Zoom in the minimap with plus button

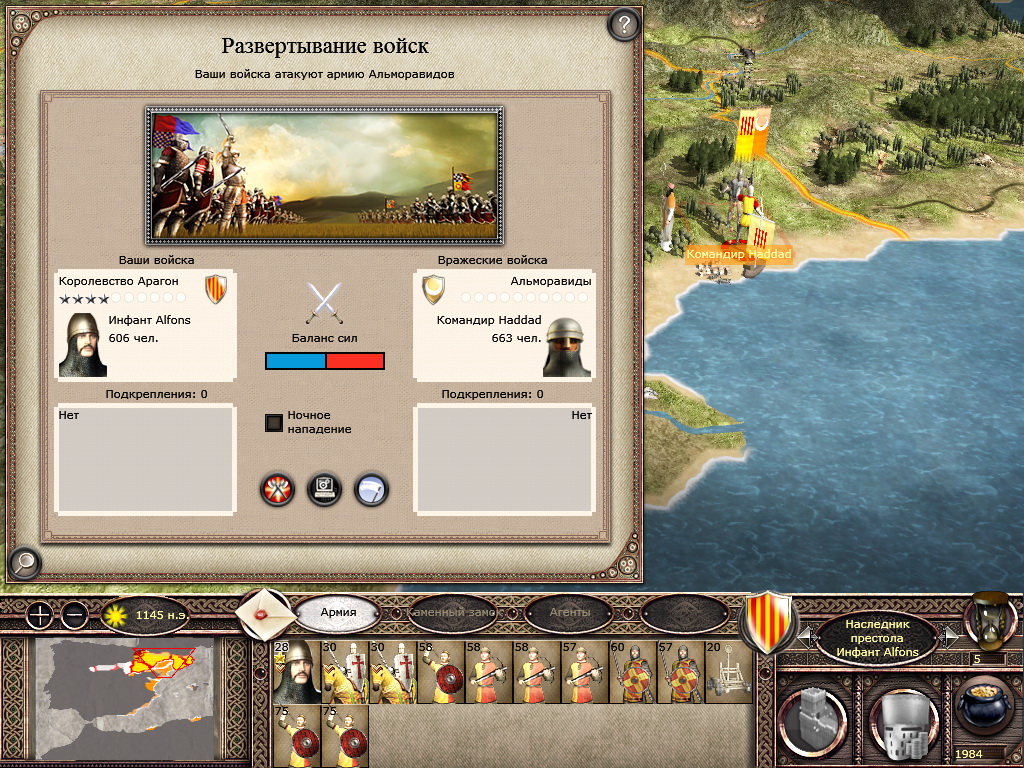38,614
